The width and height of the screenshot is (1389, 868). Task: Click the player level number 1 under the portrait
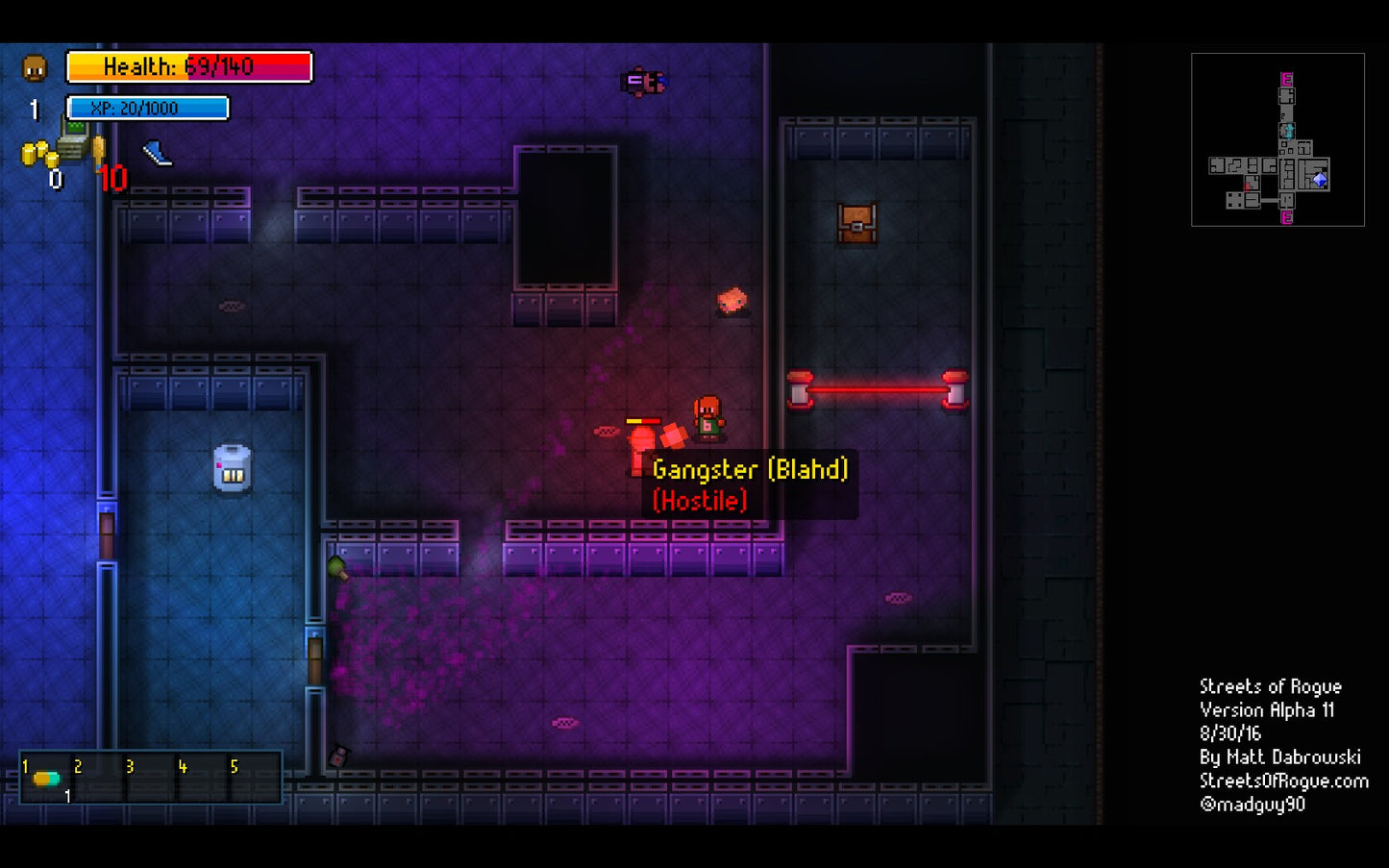click(x=34, y=110)
